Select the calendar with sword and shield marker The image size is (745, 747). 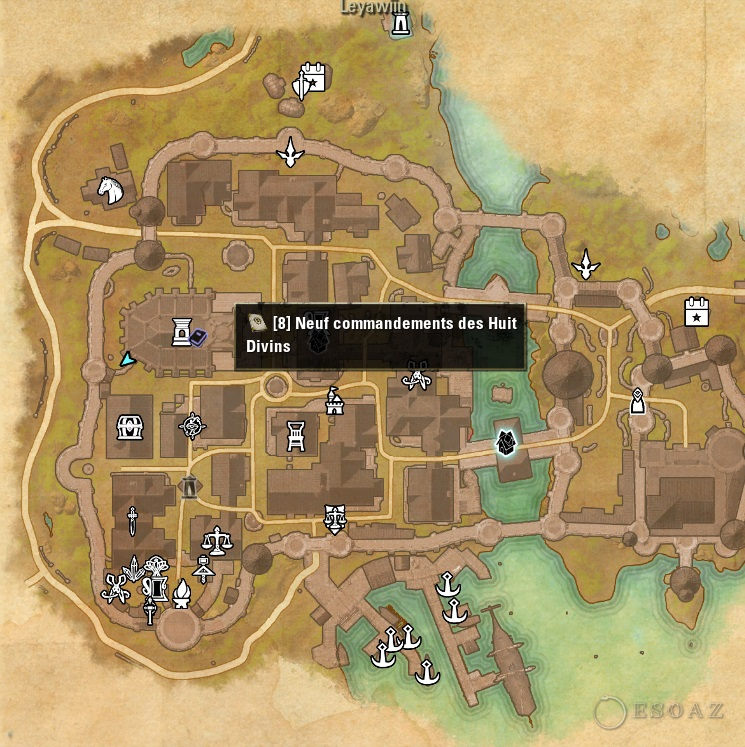(308, 80)
